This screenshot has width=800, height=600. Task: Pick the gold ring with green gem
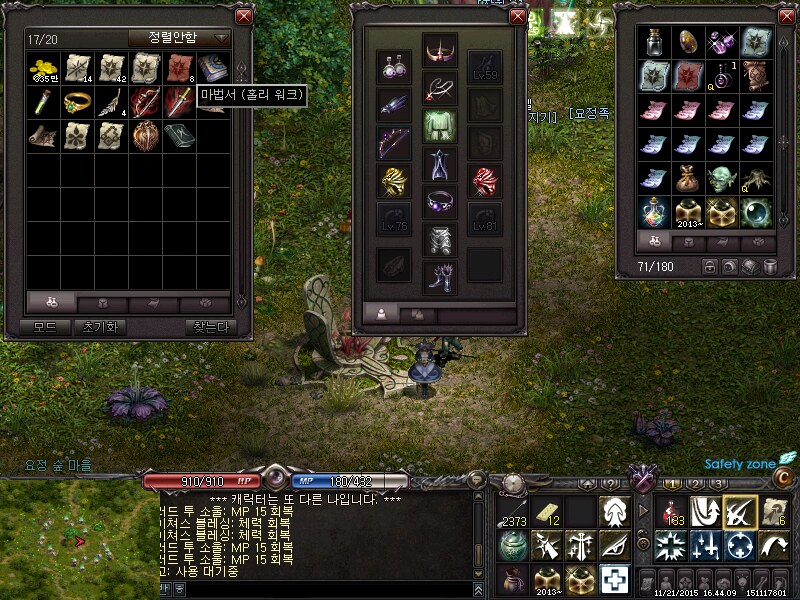pos(78,101)
